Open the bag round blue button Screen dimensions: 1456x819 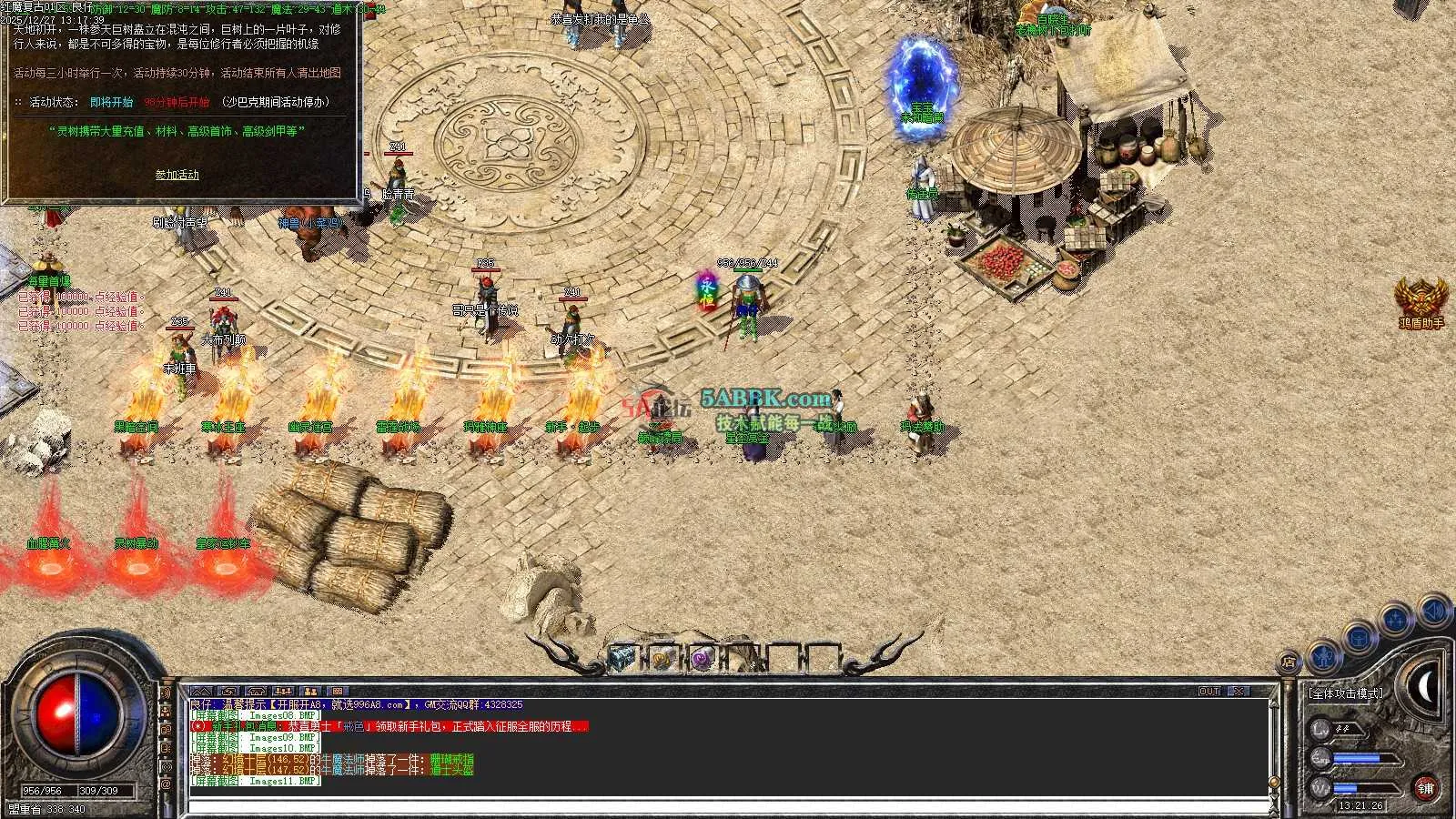[1359, 638]
